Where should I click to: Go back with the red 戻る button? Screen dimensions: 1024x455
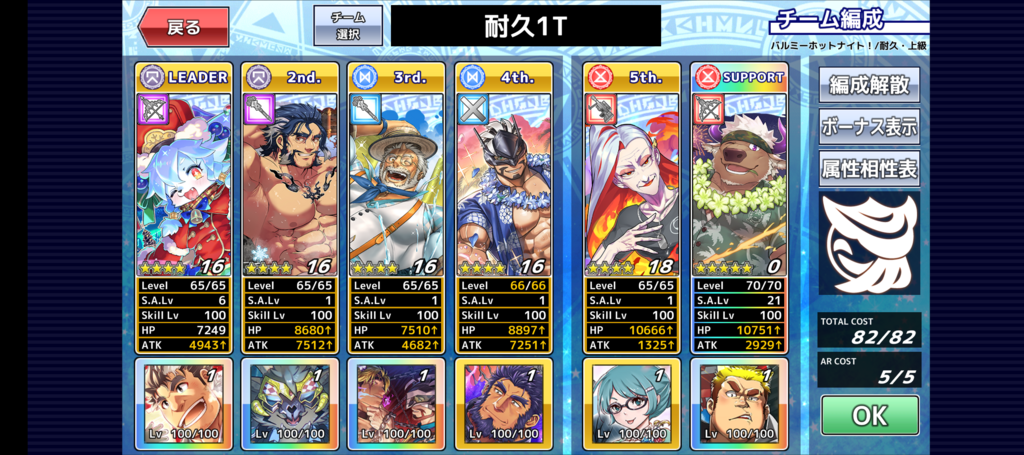(x=184, y=27)
